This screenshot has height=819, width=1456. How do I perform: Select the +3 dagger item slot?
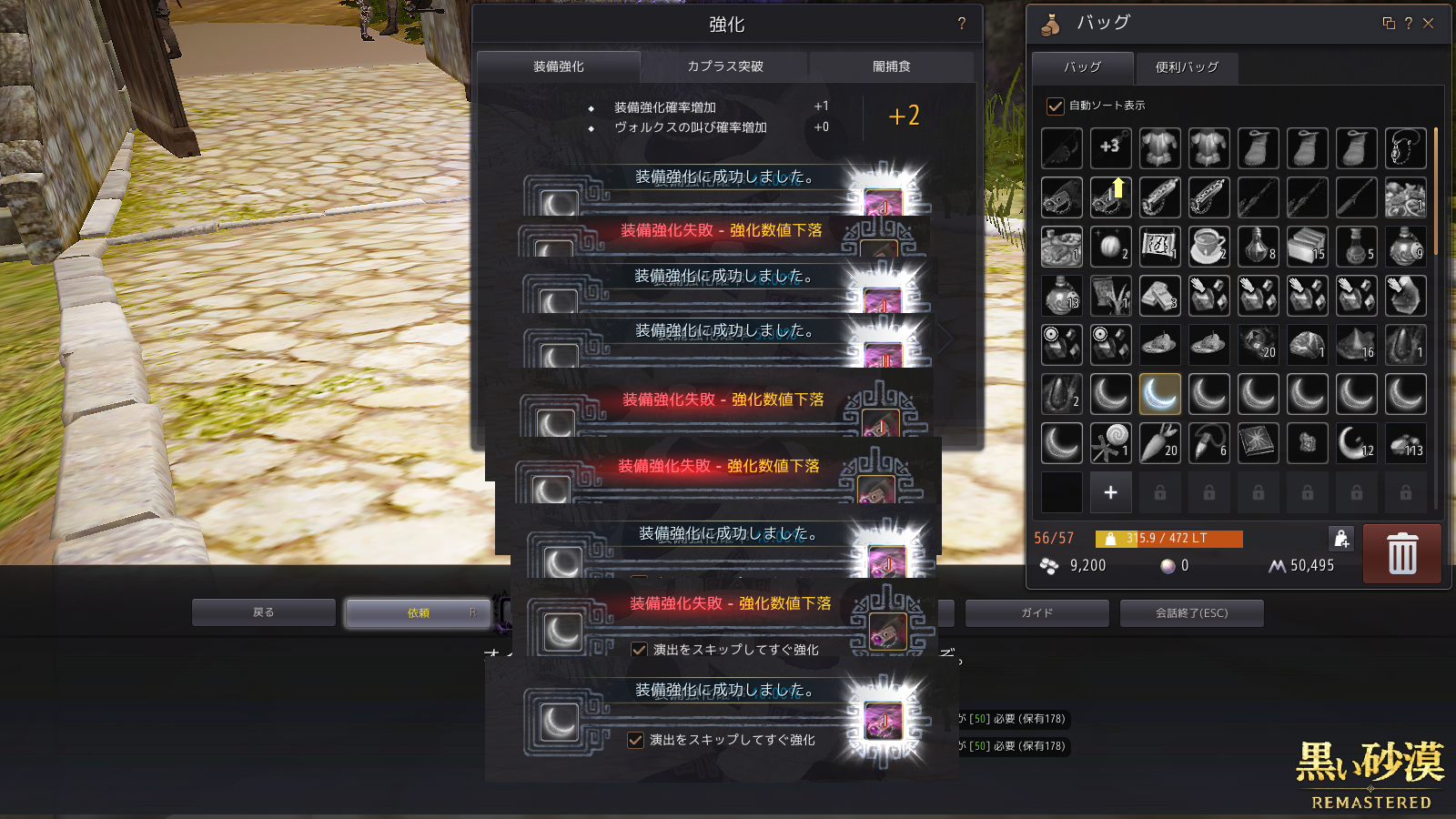point(1110,148)
